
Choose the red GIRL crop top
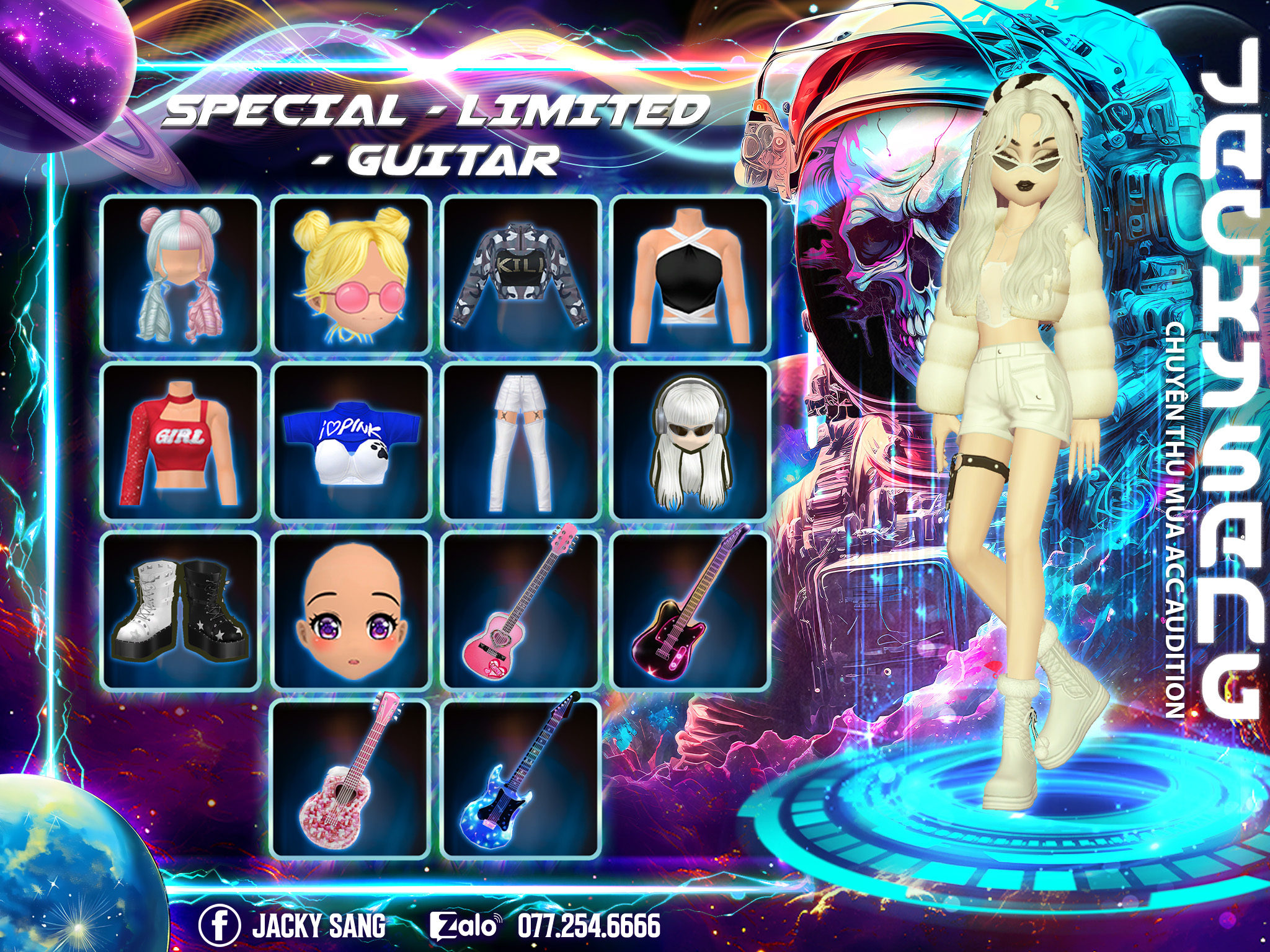(x=180, y=442)
